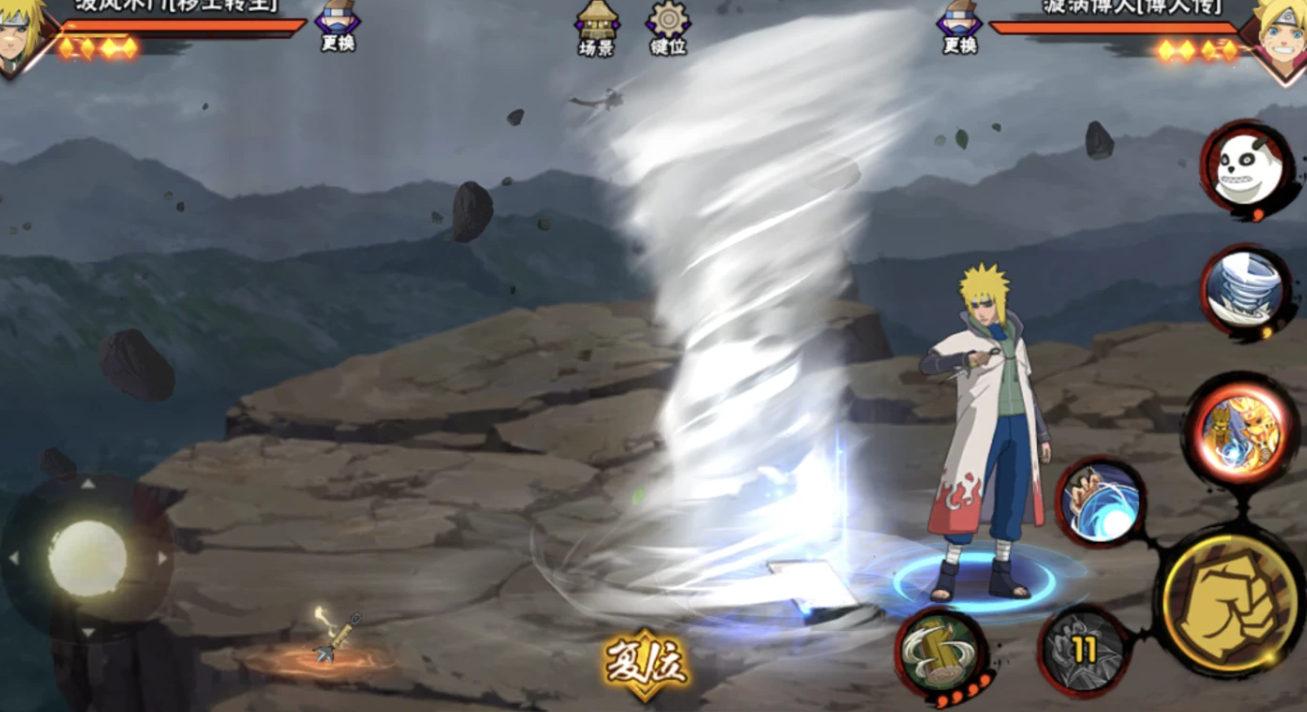Click the golden 复位 reset button

[645, 664]
